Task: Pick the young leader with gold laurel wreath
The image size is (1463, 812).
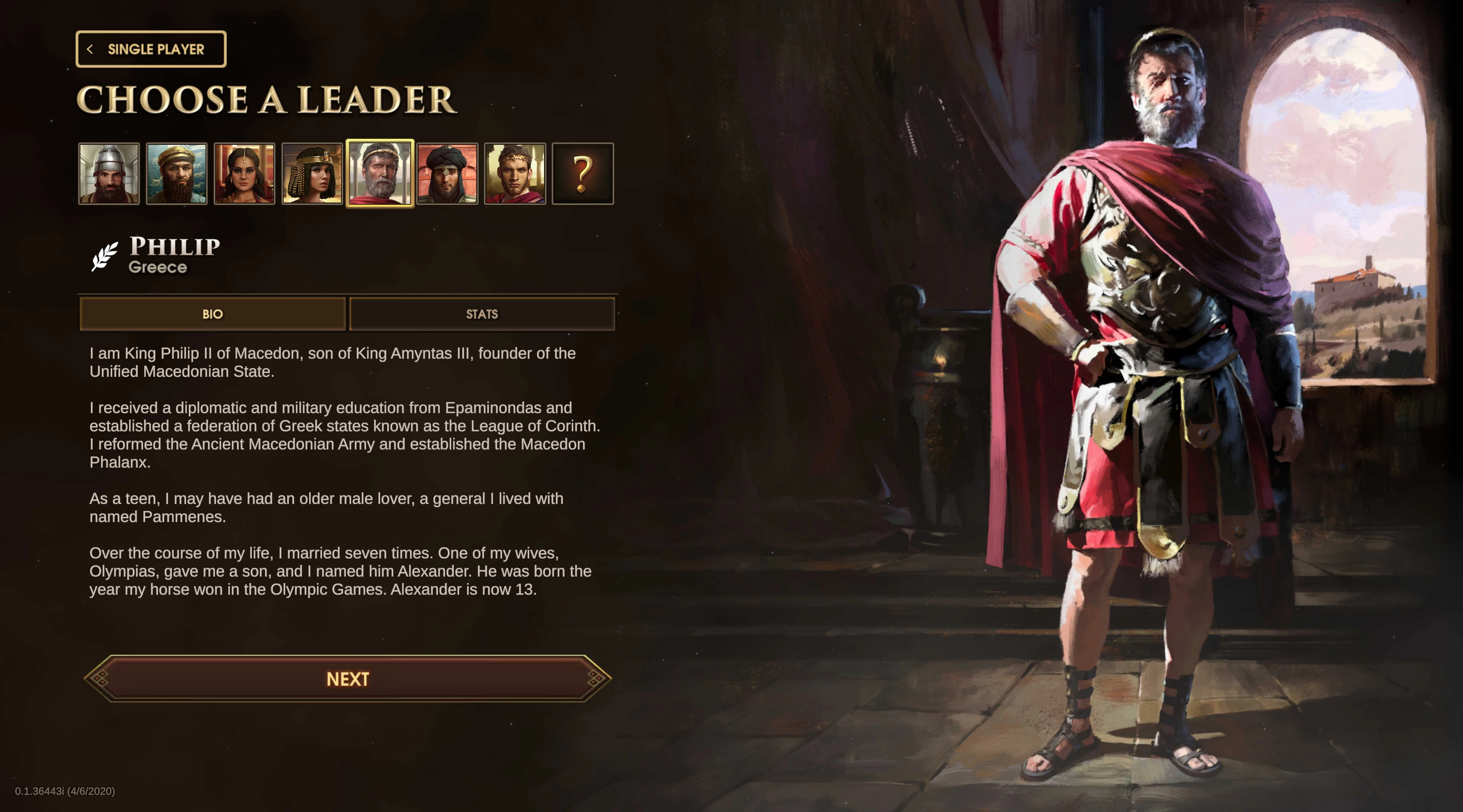Action: tap(515, 174)
